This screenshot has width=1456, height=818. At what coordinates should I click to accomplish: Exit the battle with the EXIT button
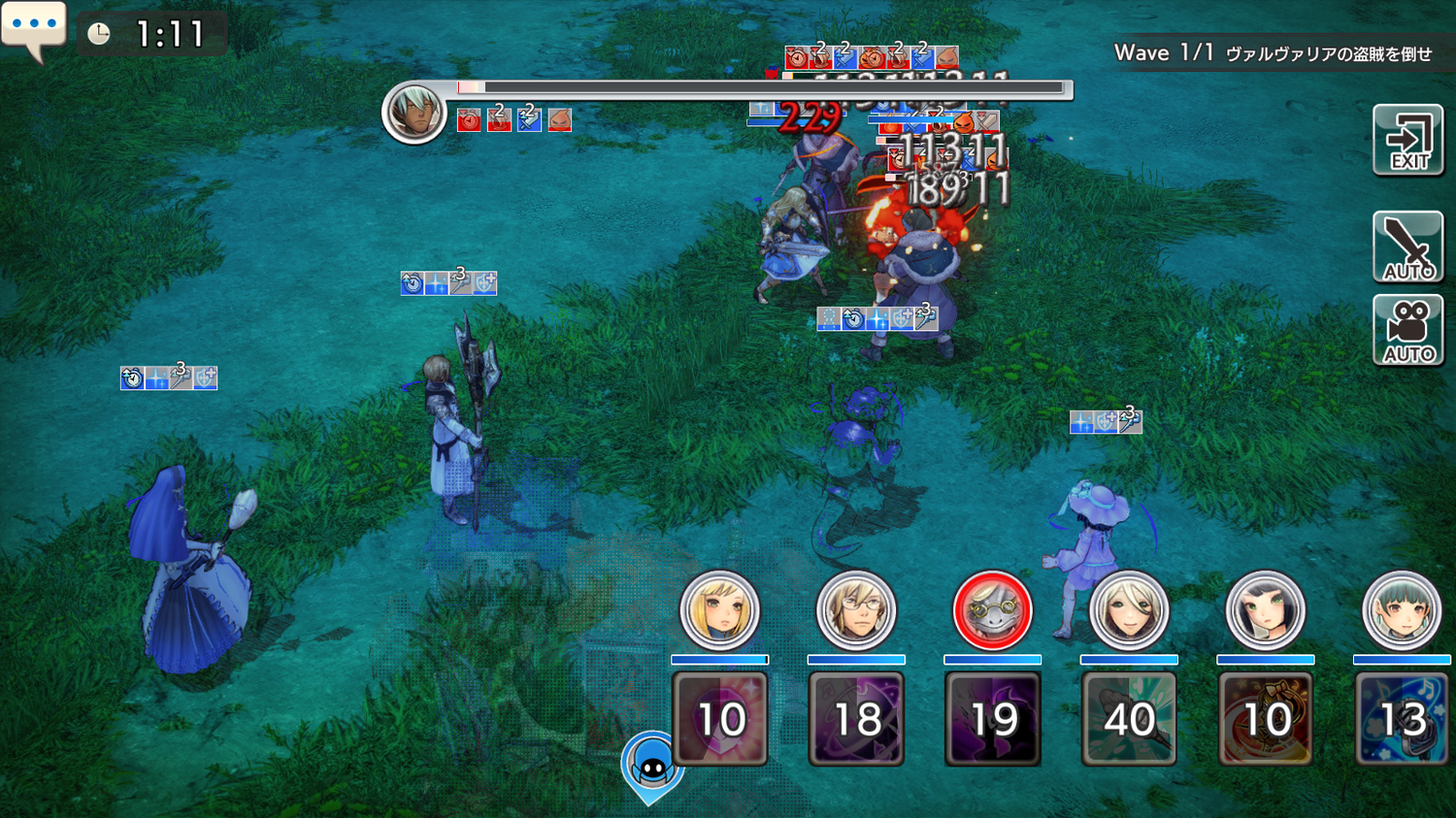[x=1407, y=141]
